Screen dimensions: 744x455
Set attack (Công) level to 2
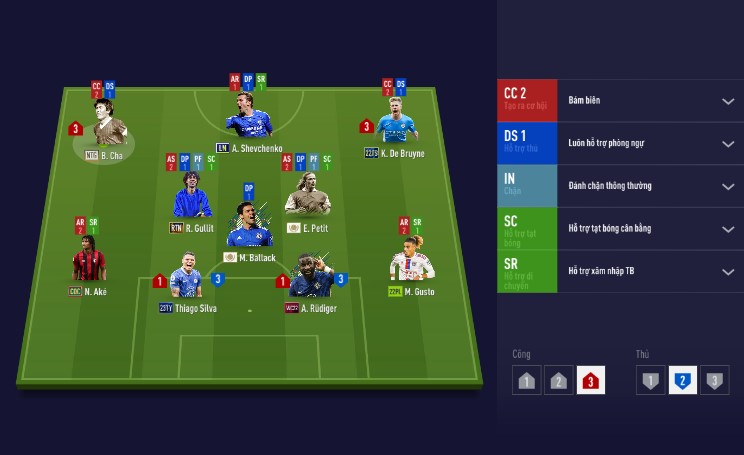559,381
